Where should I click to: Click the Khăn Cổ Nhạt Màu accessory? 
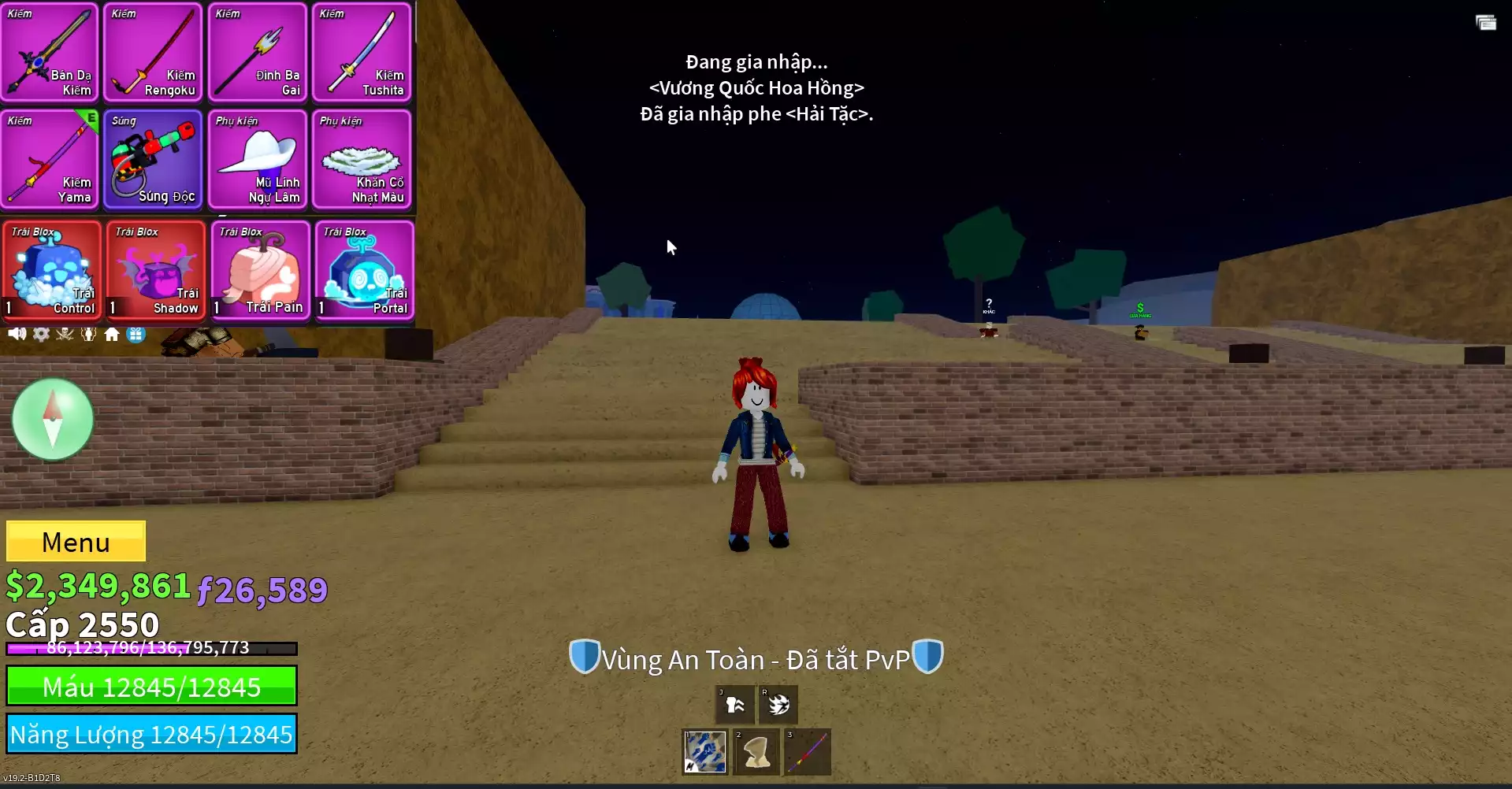click(362, 160)
